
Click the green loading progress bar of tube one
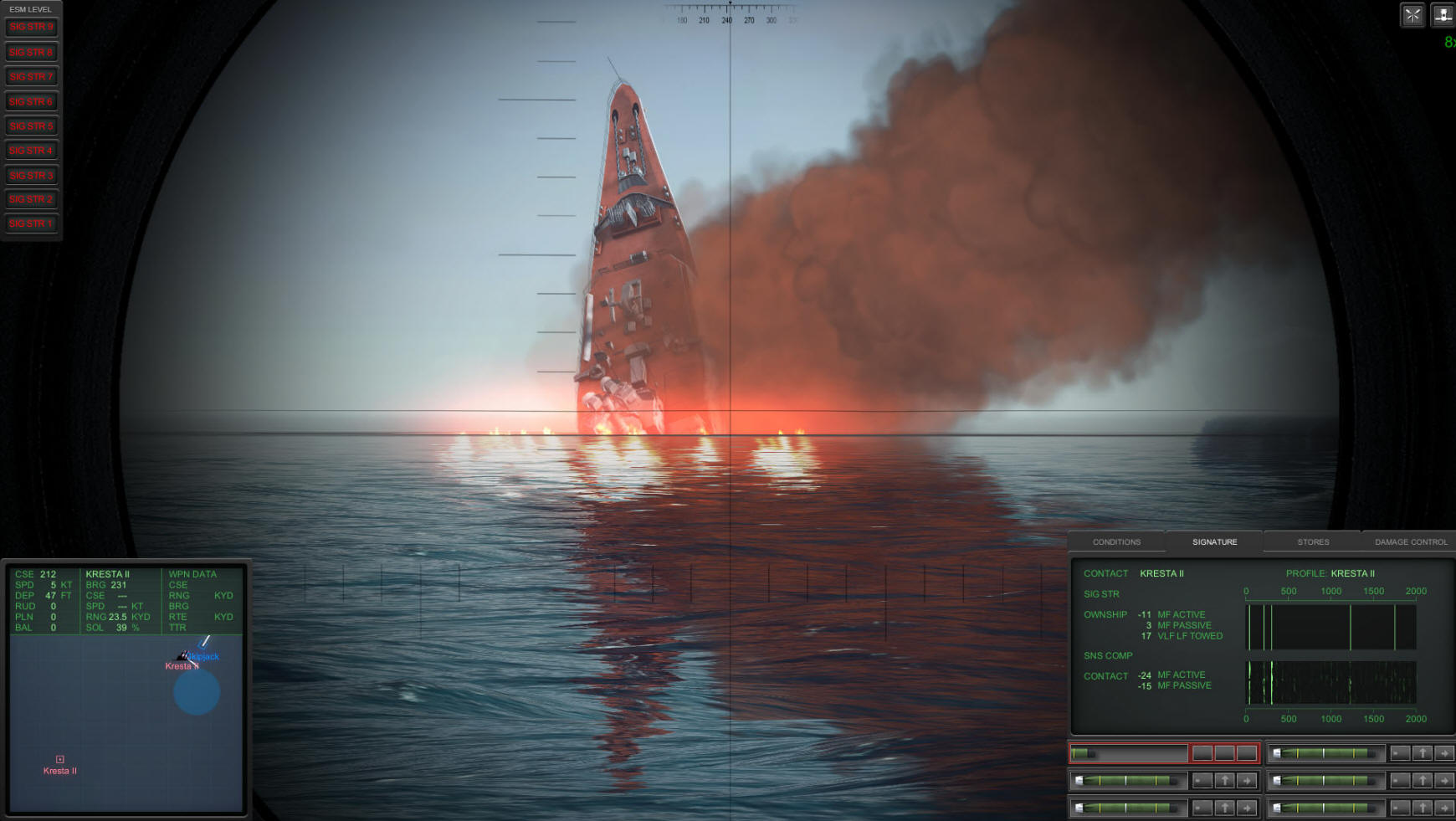[1081, 752]
